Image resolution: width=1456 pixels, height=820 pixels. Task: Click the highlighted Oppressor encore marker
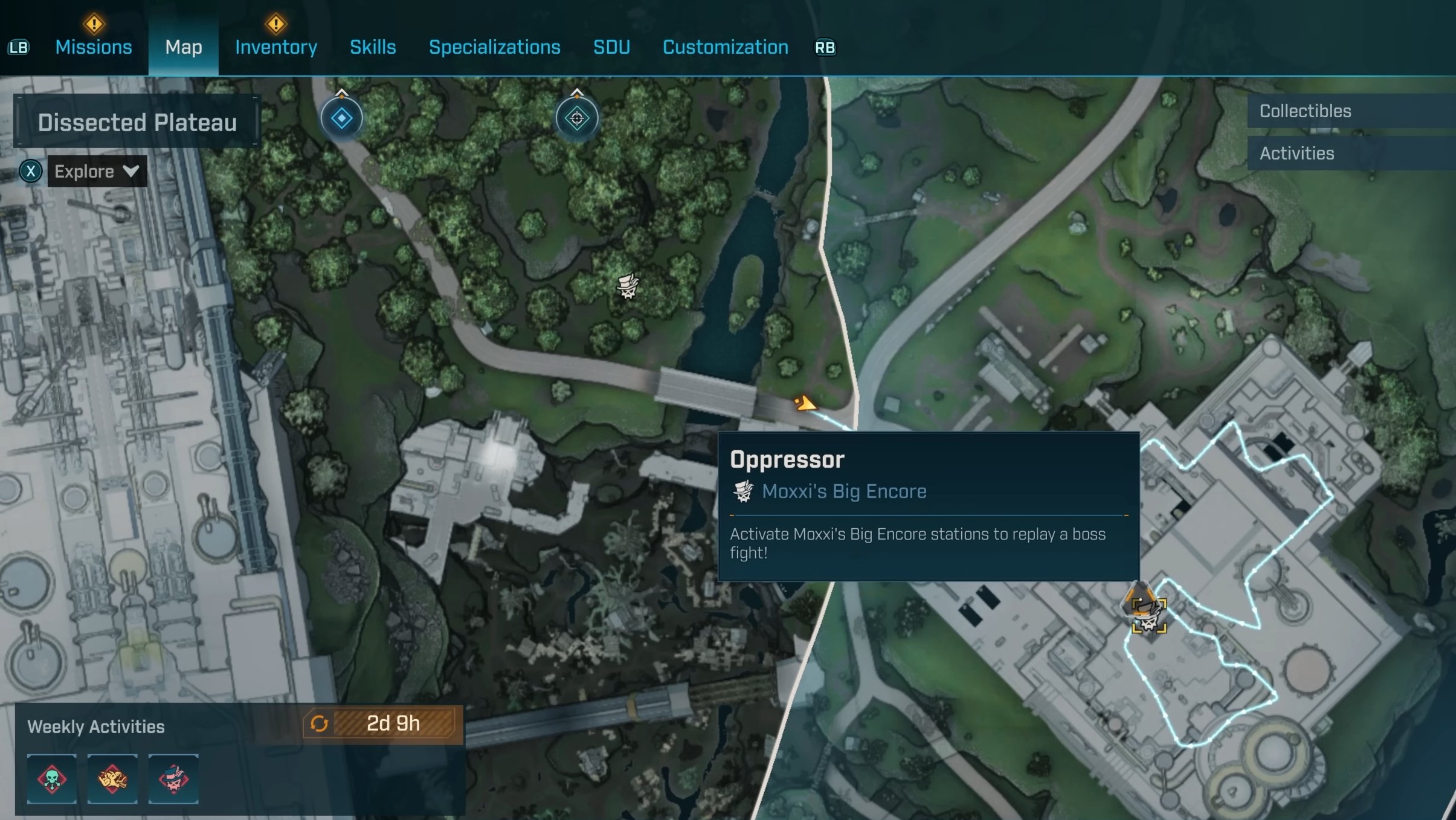(x=1148, y=615)
